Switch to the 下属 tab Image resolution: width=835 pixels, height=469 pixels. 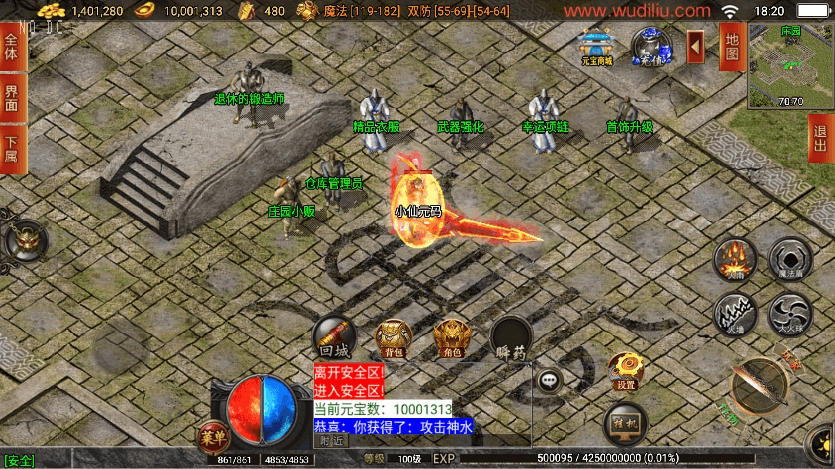[x=12, y=149]
